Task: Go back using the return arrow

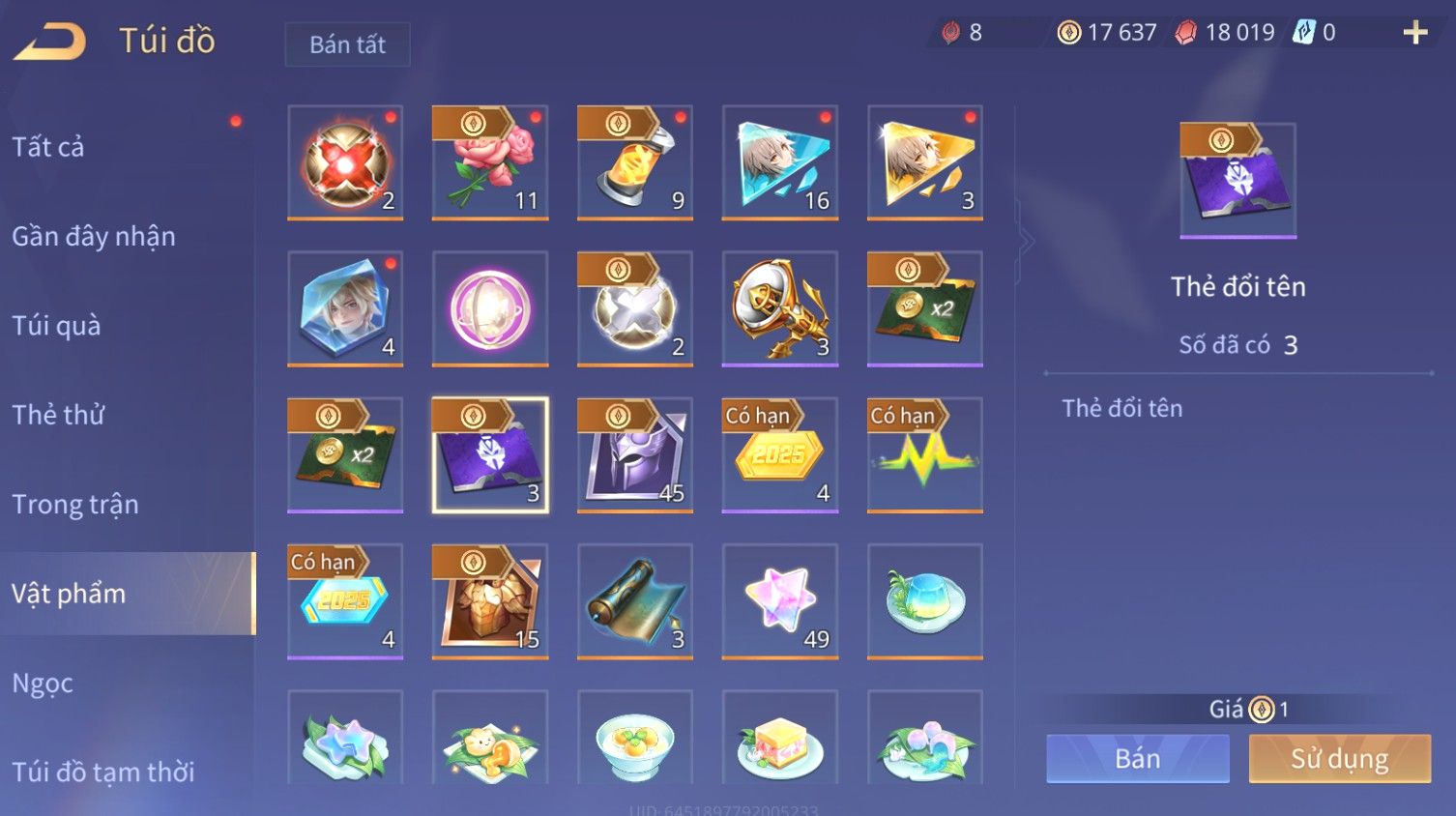Action: [50, 42]
